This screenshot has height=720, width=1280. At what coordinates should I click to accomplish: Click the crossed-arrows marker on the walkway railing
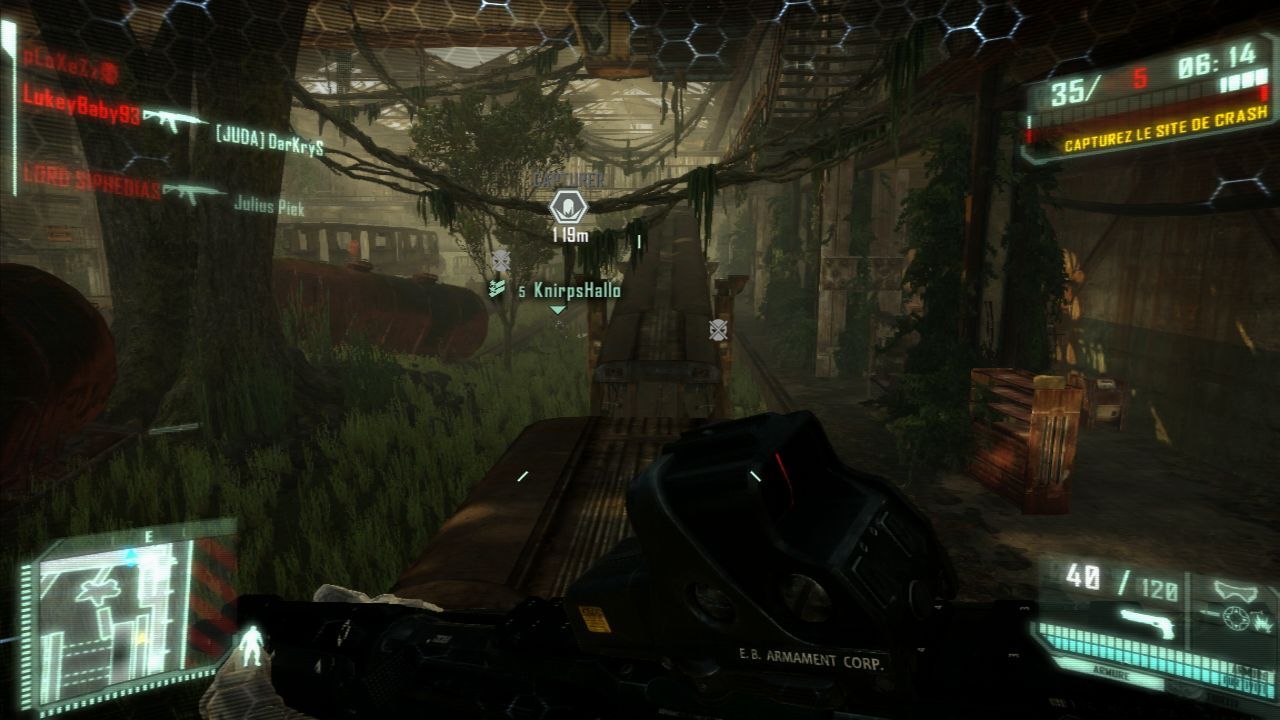[x=716, y=327]
